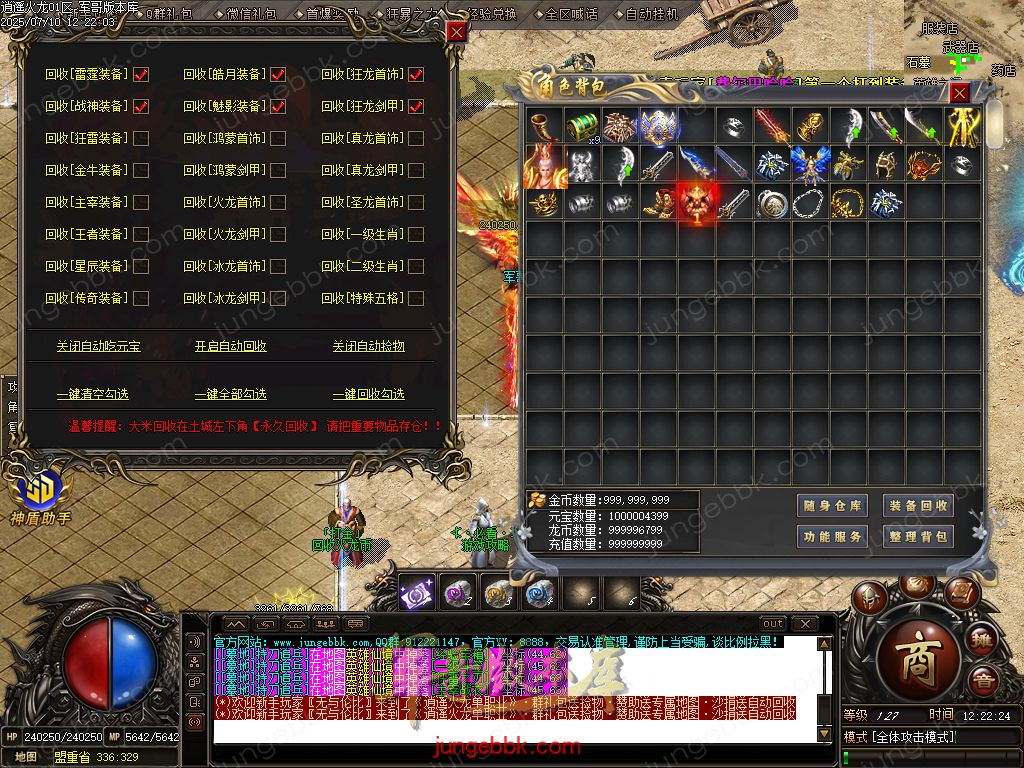Image resolution: width=1024 pixels, height=768 pixels.
Task: Uncheck recycle 雷霆装备 checkbox
Action: coord(141,74)
